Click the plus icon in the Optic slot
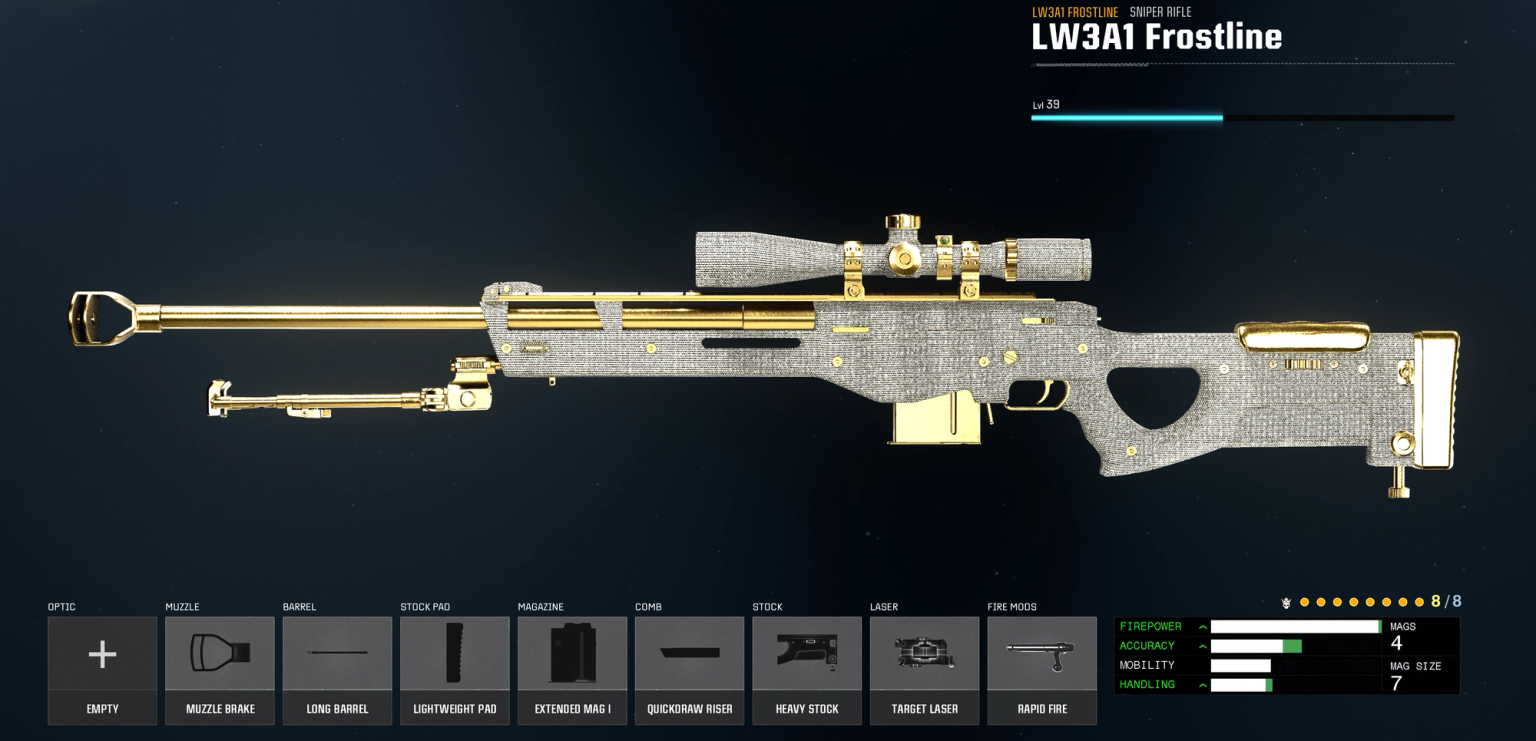 pyautogui.click(x=102, y=653)
